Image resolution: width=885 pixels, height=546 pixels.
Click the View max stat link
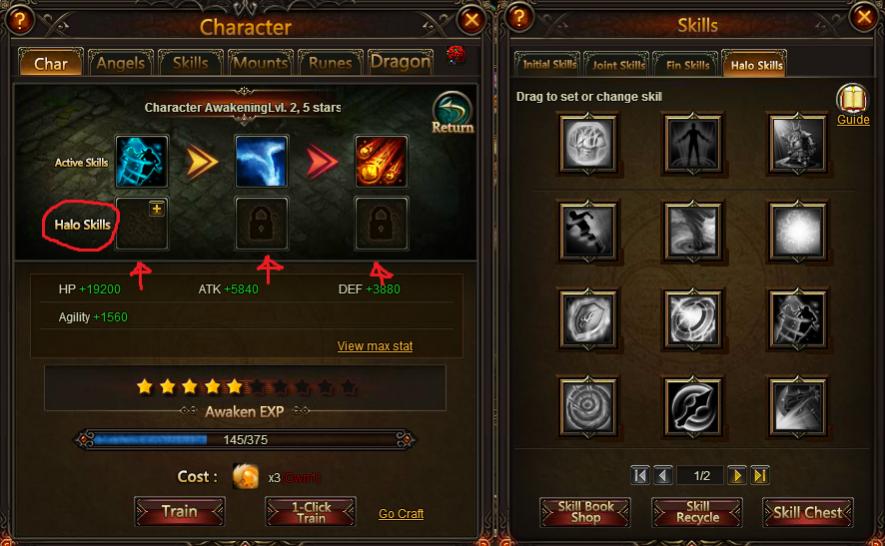point(375,346)
